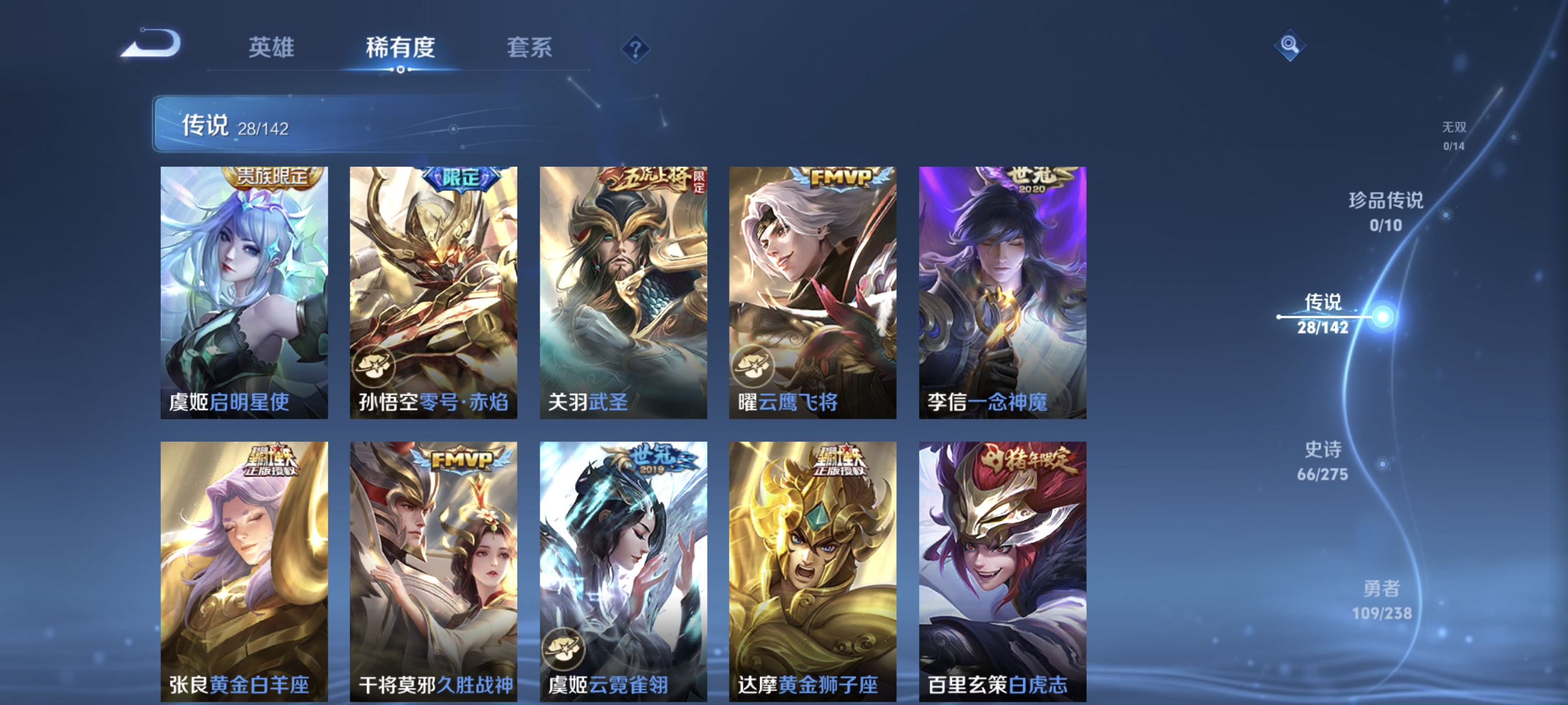The image size is (1568, 705).
Task: Open the help question mark icon
Action: pyautogui.click(x=637, y=51)
